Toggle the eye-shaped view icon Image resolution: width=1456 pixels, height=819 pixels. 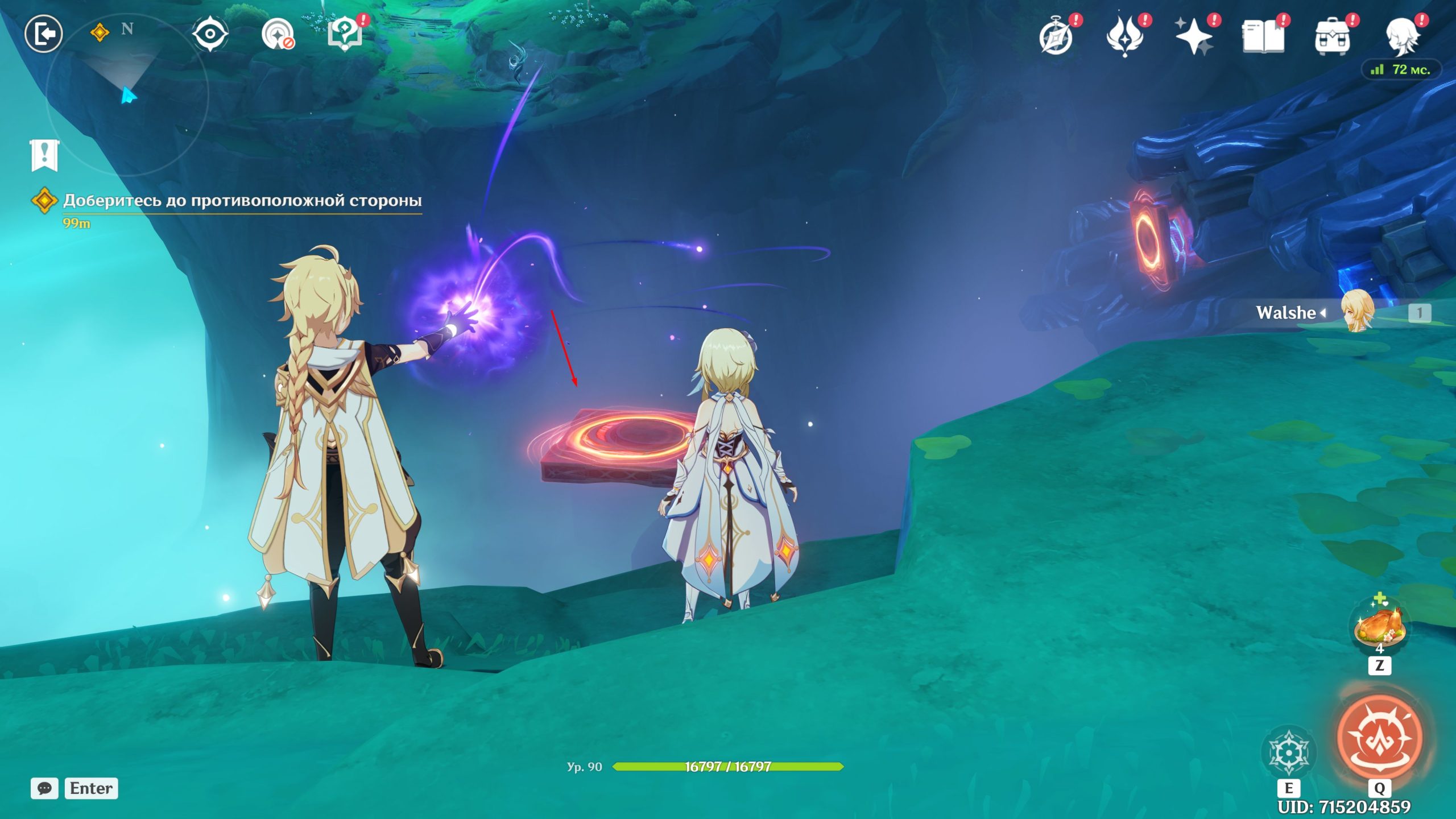[x=210, y=34]
